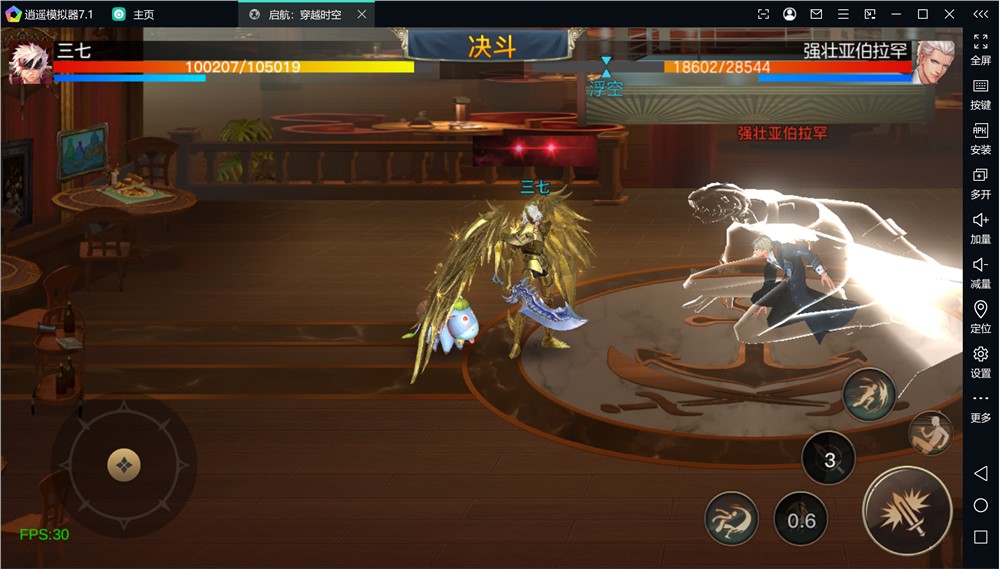
Task: Click the skill with 3-second cooldown
Action: click(x=829, y=459)
